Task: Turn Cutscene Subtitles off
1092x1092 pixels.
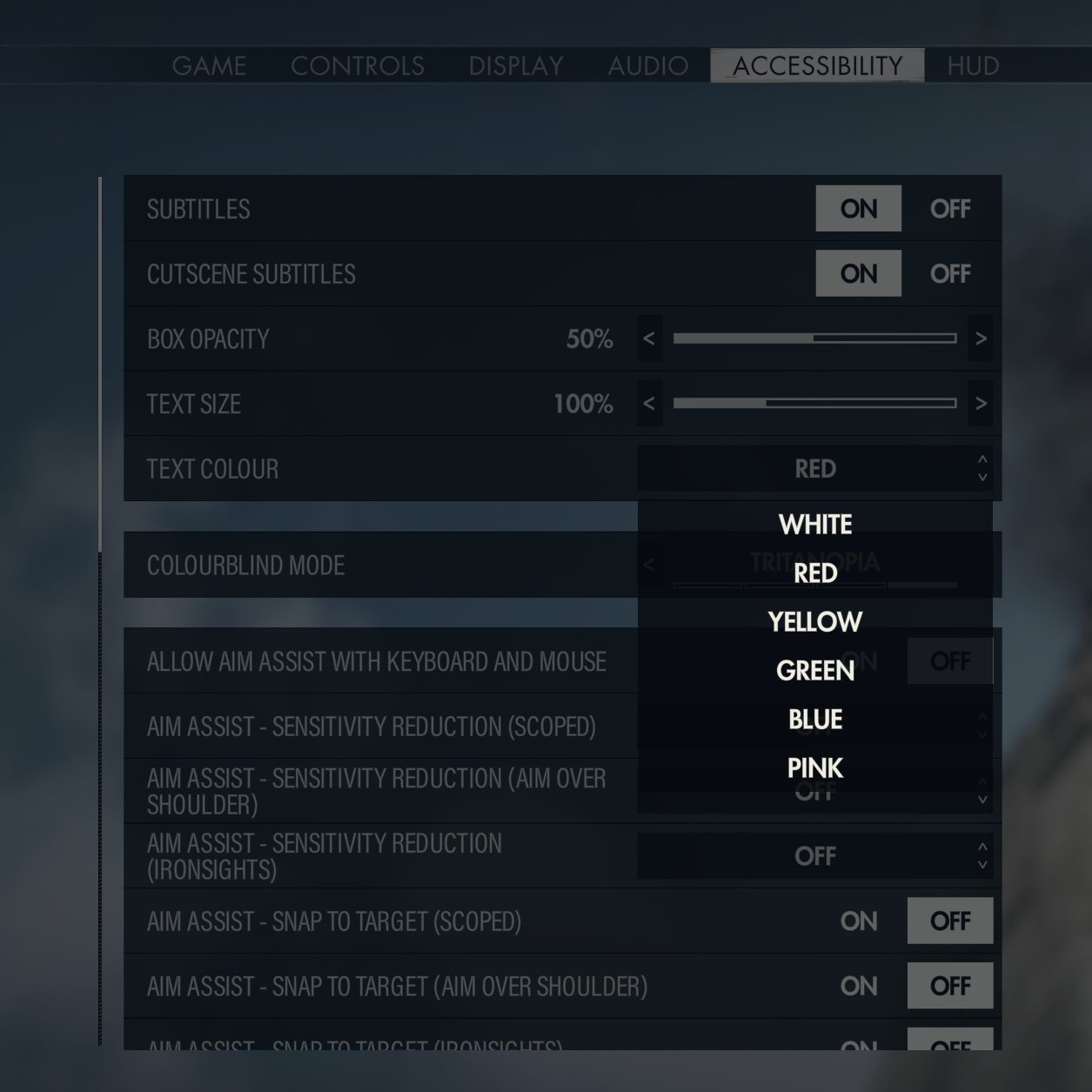Action: [x=949, y=274]
